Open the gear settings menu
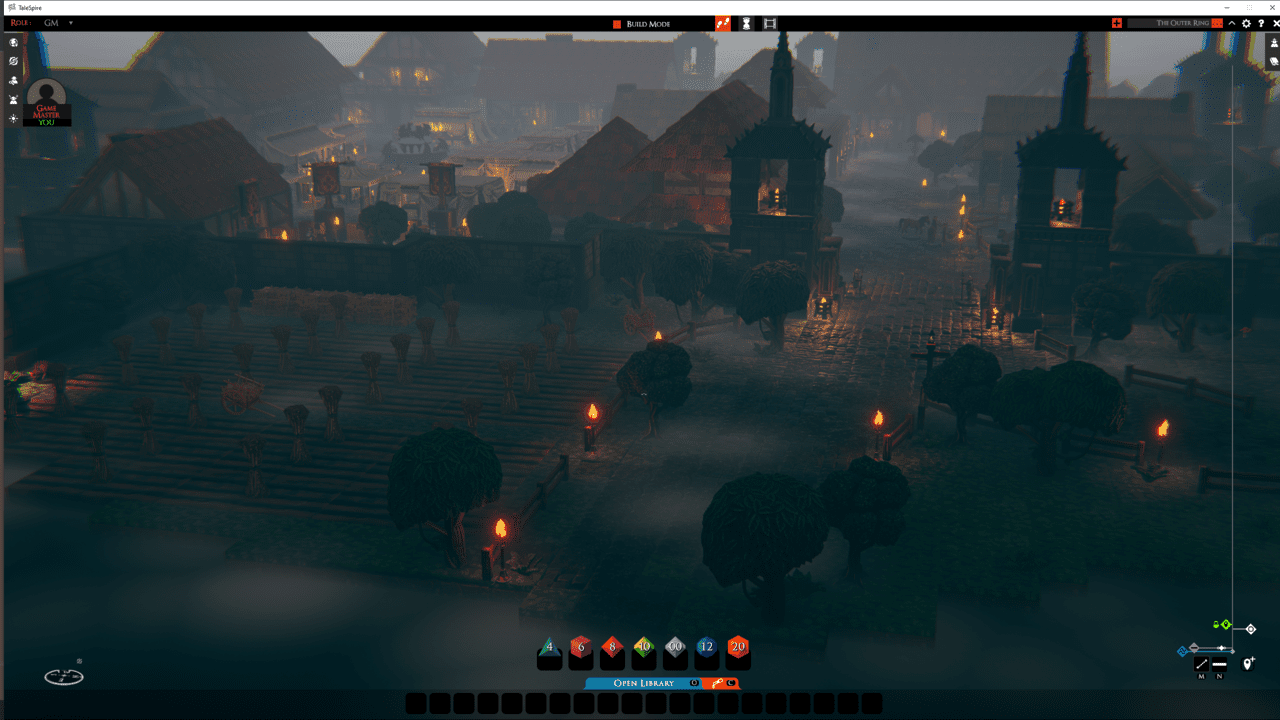1280x720 pixels. 1246,23
